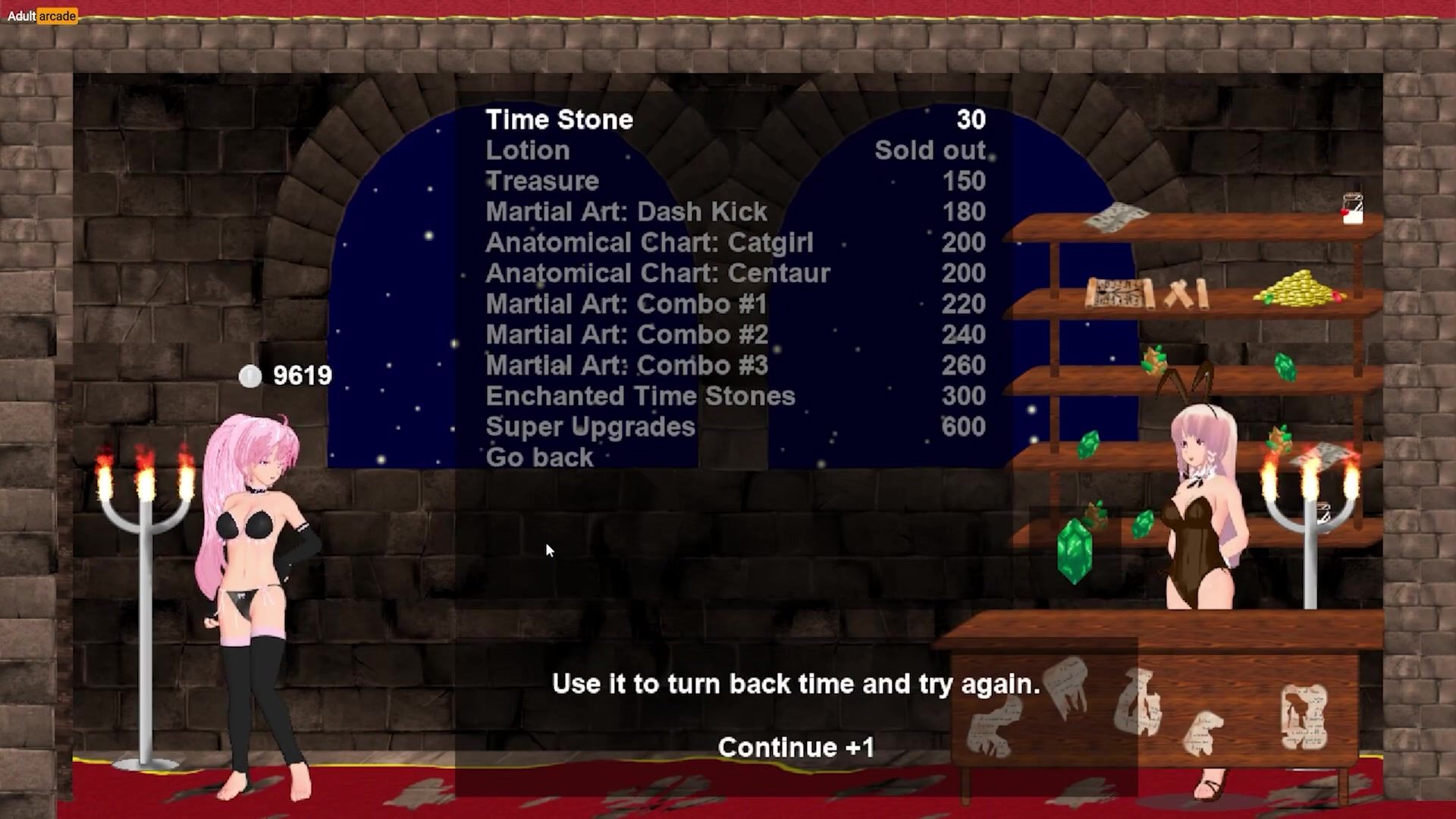Select Martial Art: Combo #2
Image resolution: width=1456 pixels, height=819 pixels.
[627, 334]
